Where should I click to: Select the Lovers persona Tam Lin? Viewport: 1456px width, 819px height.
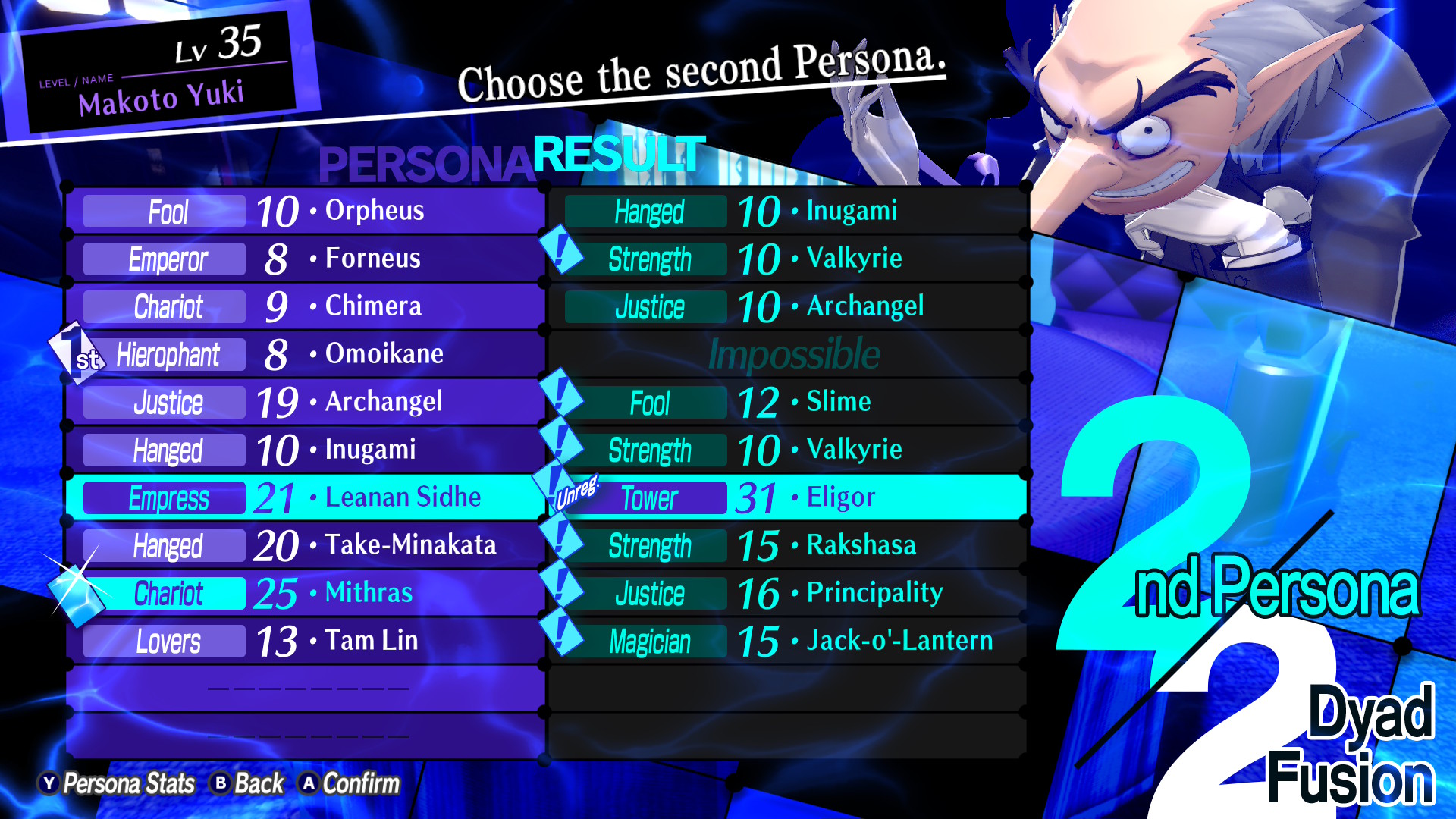pyautogui.click(x=305, y=641)
